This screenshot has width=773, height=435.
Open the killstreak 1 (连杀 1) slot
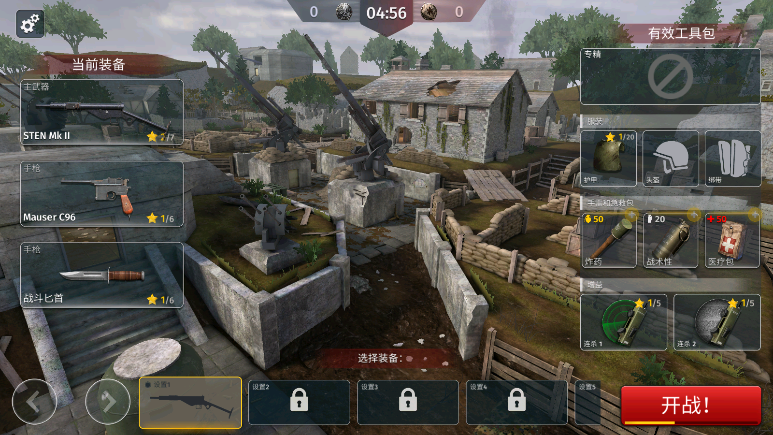[x=623, y=322]
